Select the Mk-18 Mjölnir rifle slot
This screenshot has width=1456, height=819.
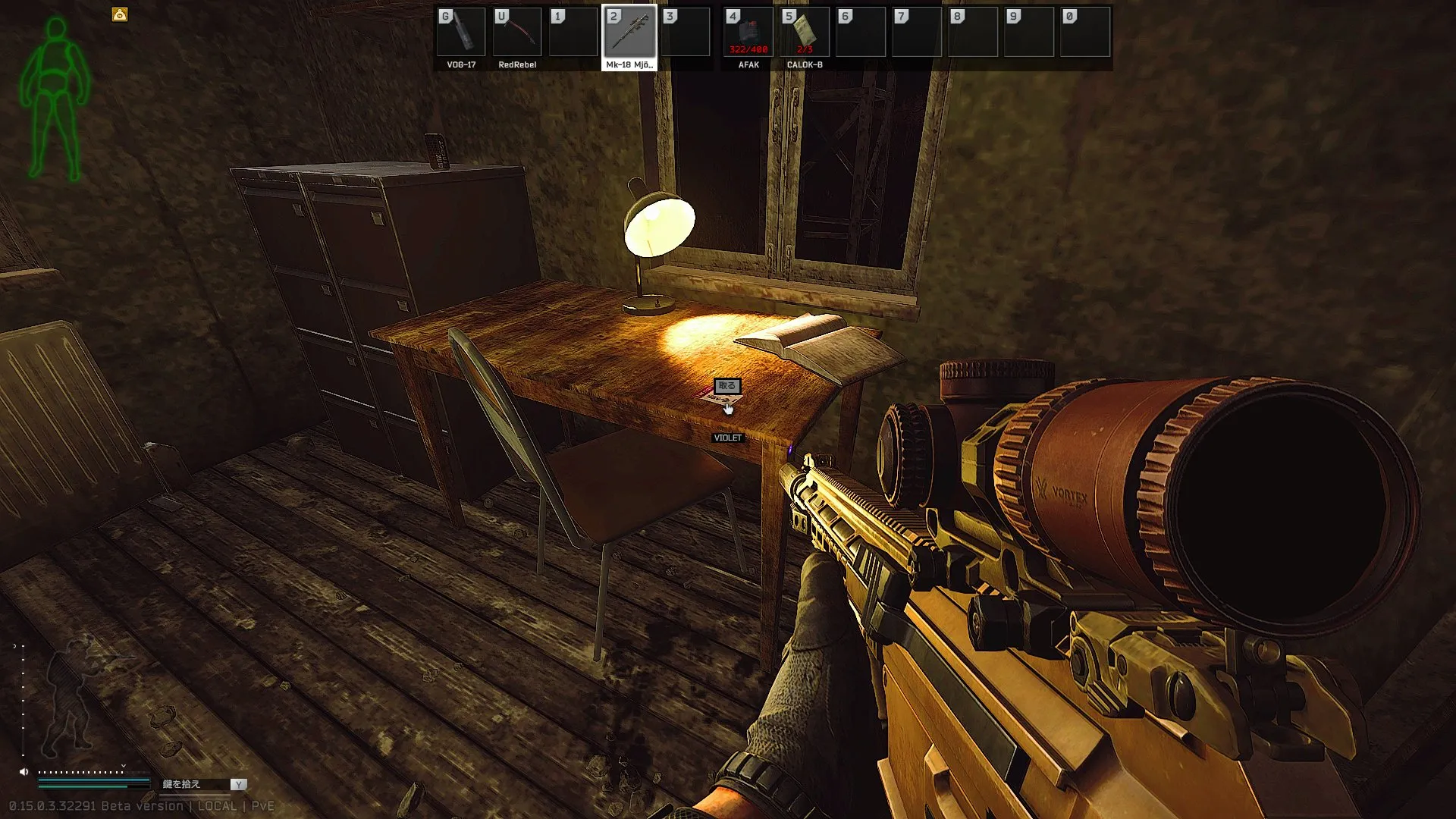click(629, 33)
